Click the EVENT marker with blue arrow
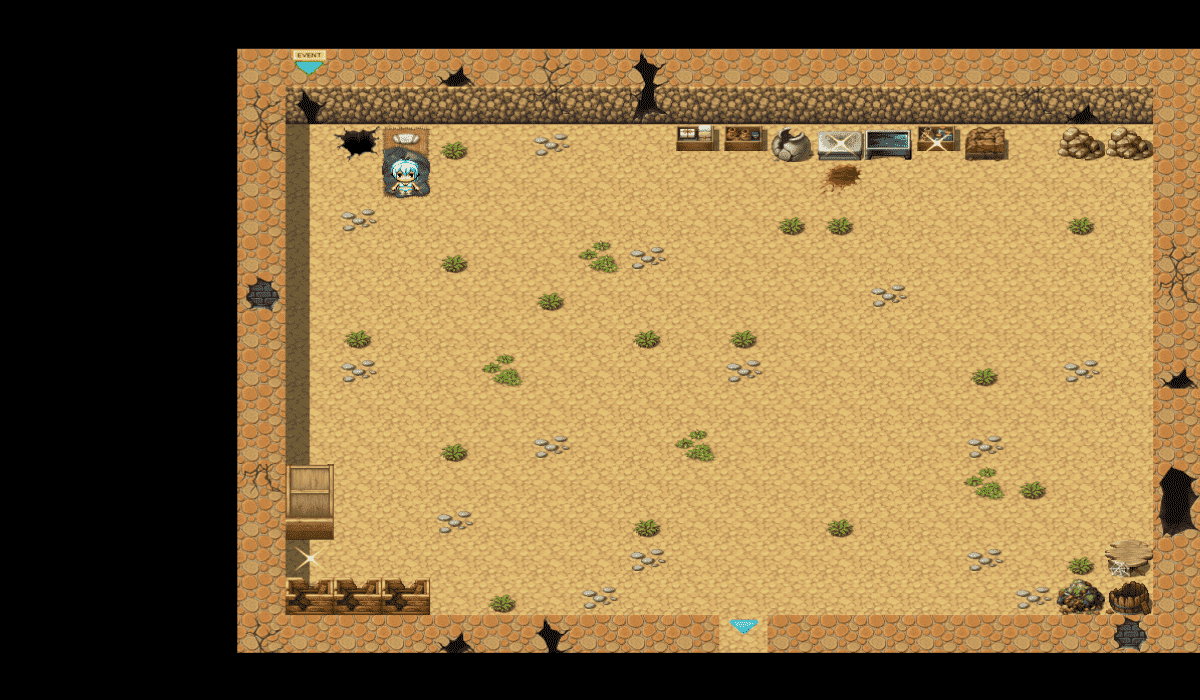Screen dimensions: 1200x700 [309, 63]
